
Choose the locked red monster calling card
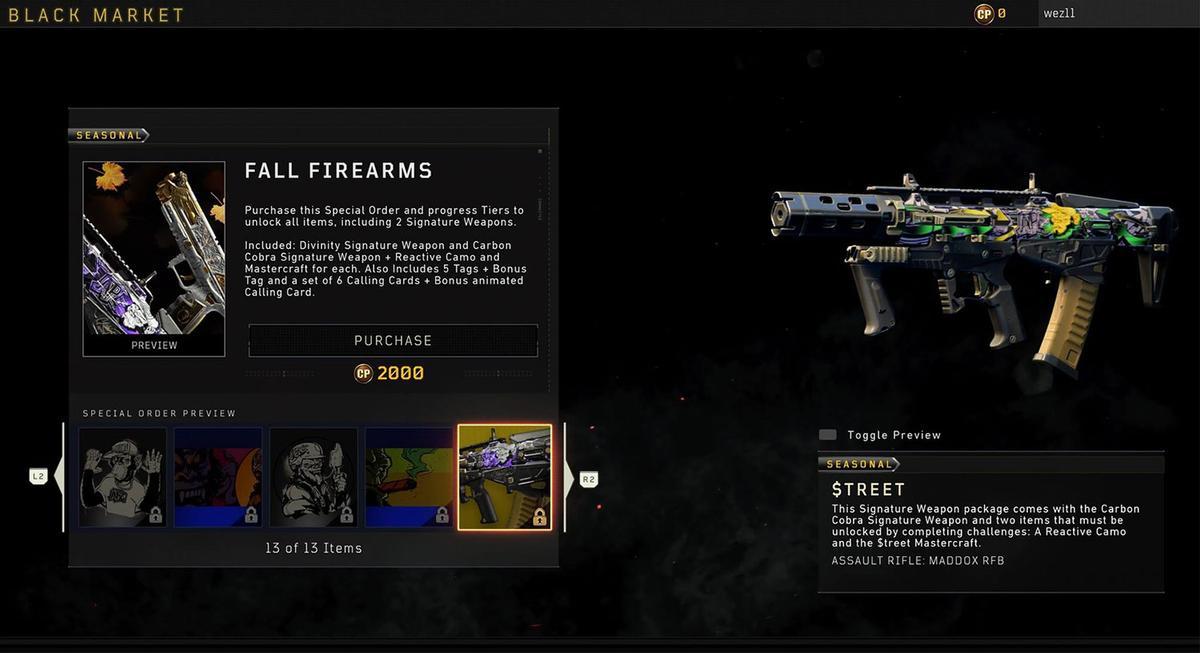pos(218,478)
